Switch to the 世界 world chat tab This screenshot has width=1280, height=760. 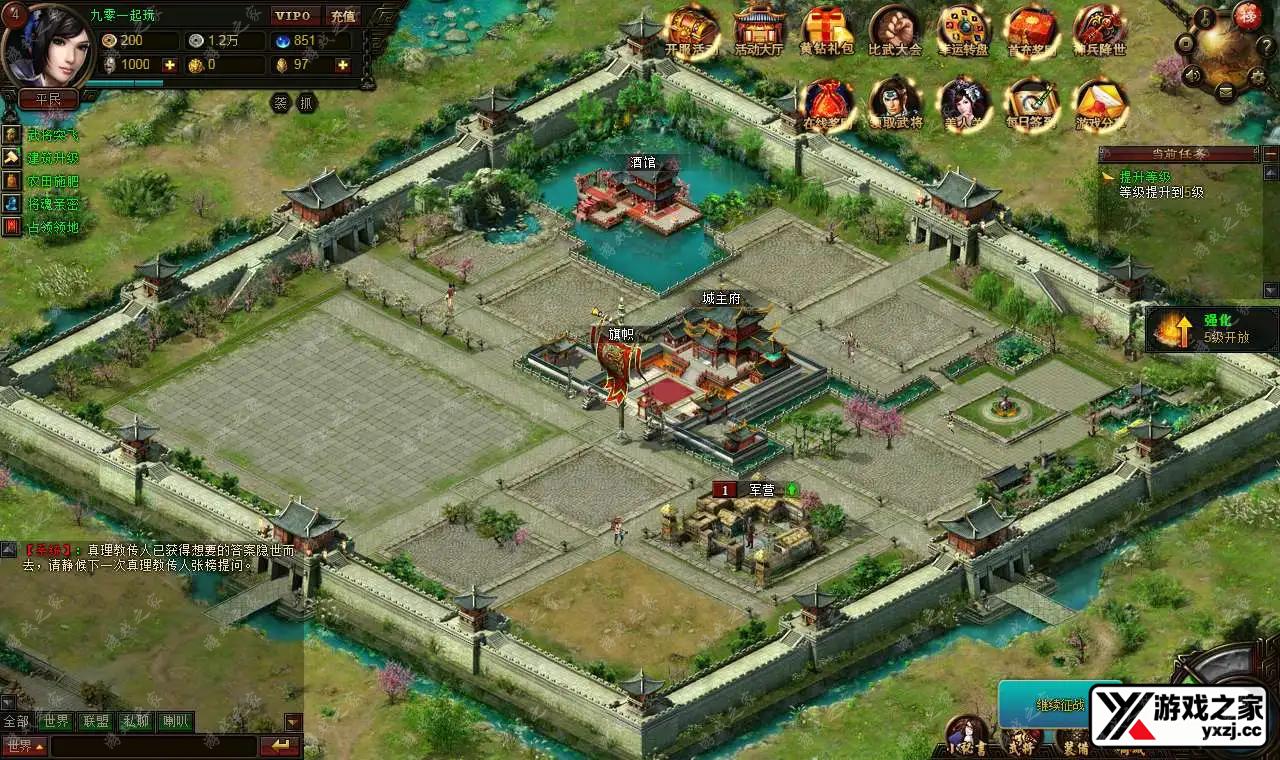pos(56,721)
